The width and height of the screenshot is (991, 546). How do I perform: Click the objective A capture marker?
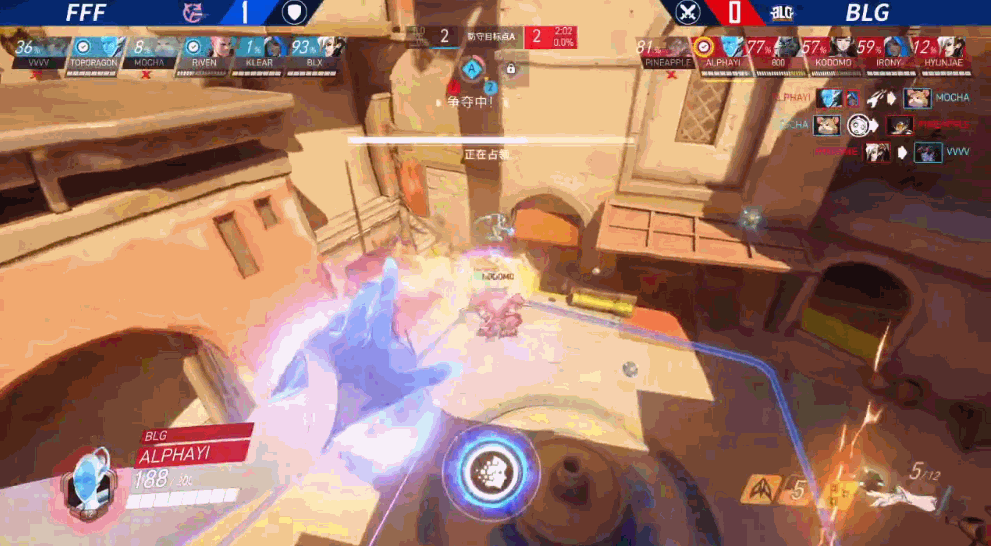click(x=471, y=68)
